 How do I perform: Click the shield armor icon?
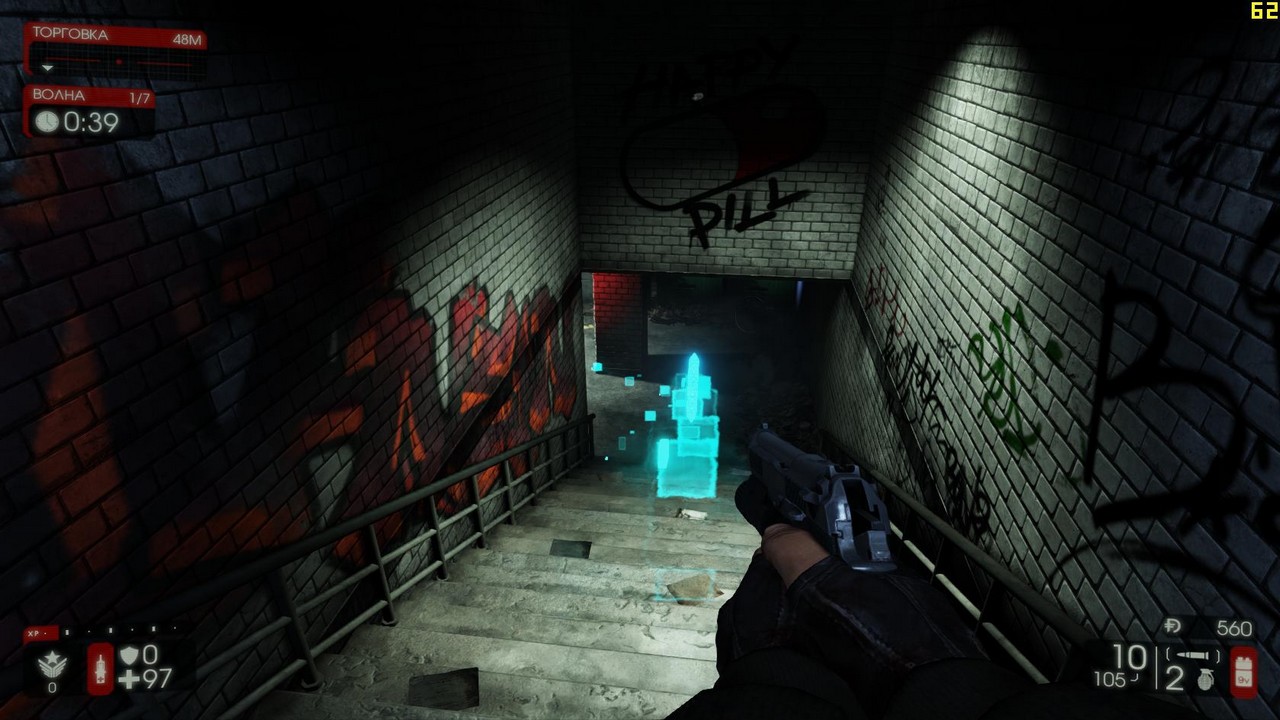131,655
